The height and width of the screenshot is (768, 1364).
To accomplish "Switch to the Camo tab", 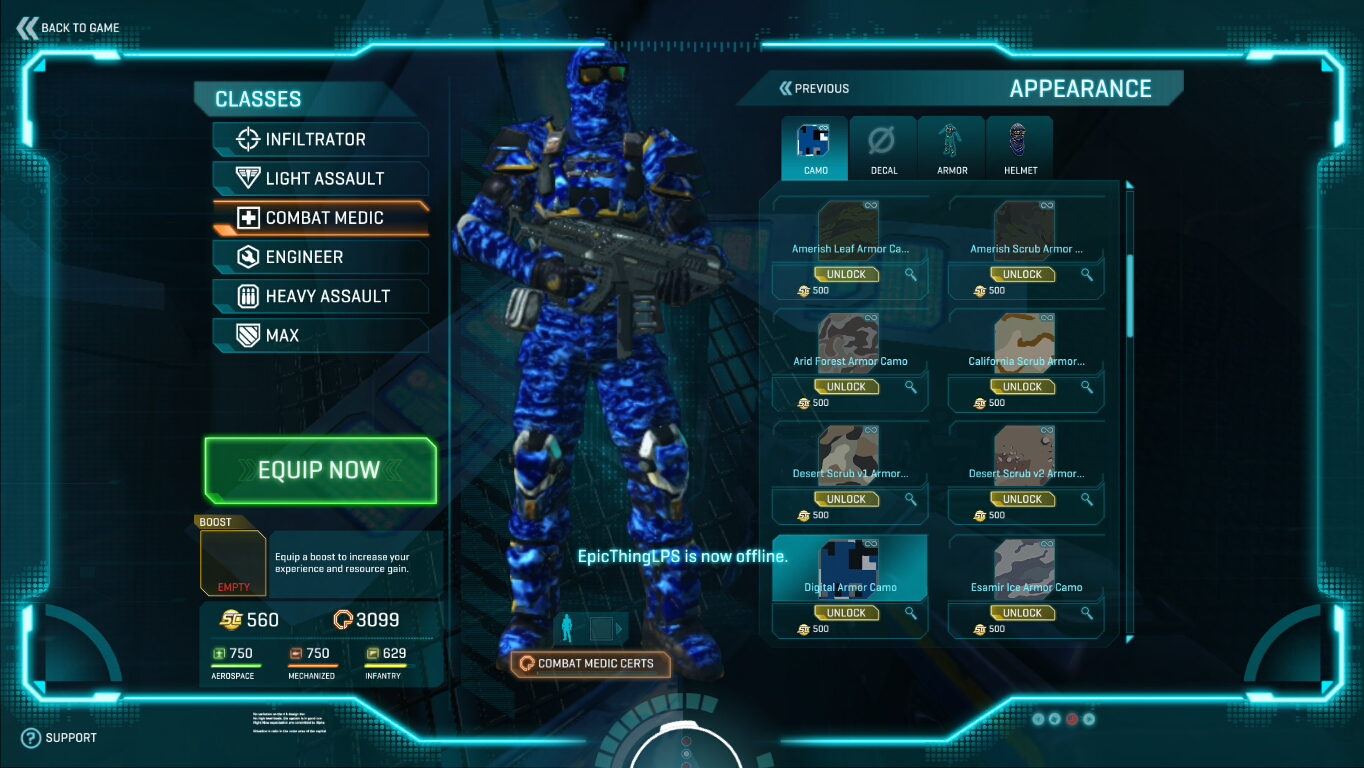I will [815, 148].
